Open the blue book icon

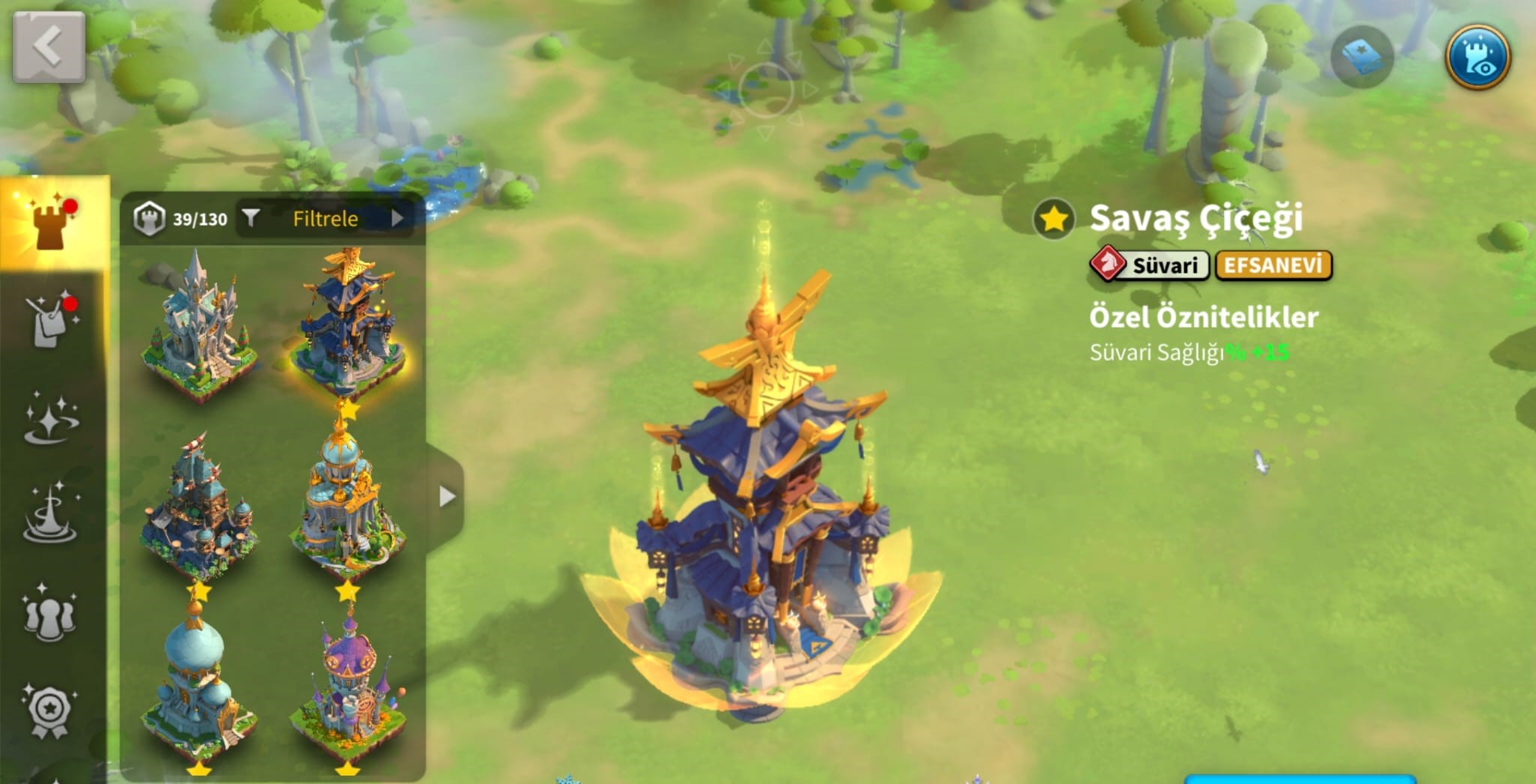pos(1362,57)
